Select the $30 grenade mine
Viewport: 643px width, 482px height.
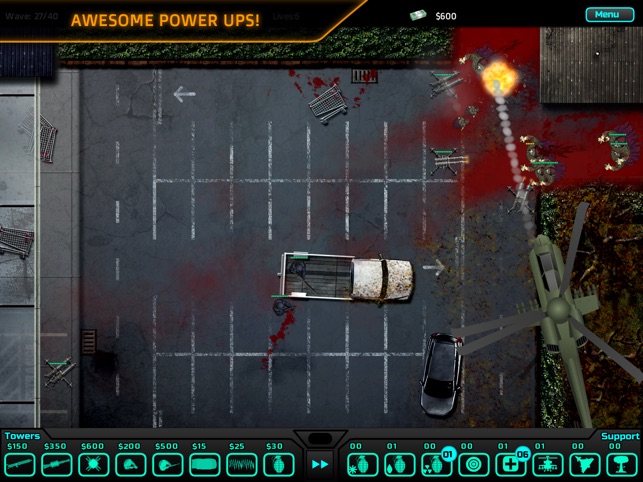279,464
